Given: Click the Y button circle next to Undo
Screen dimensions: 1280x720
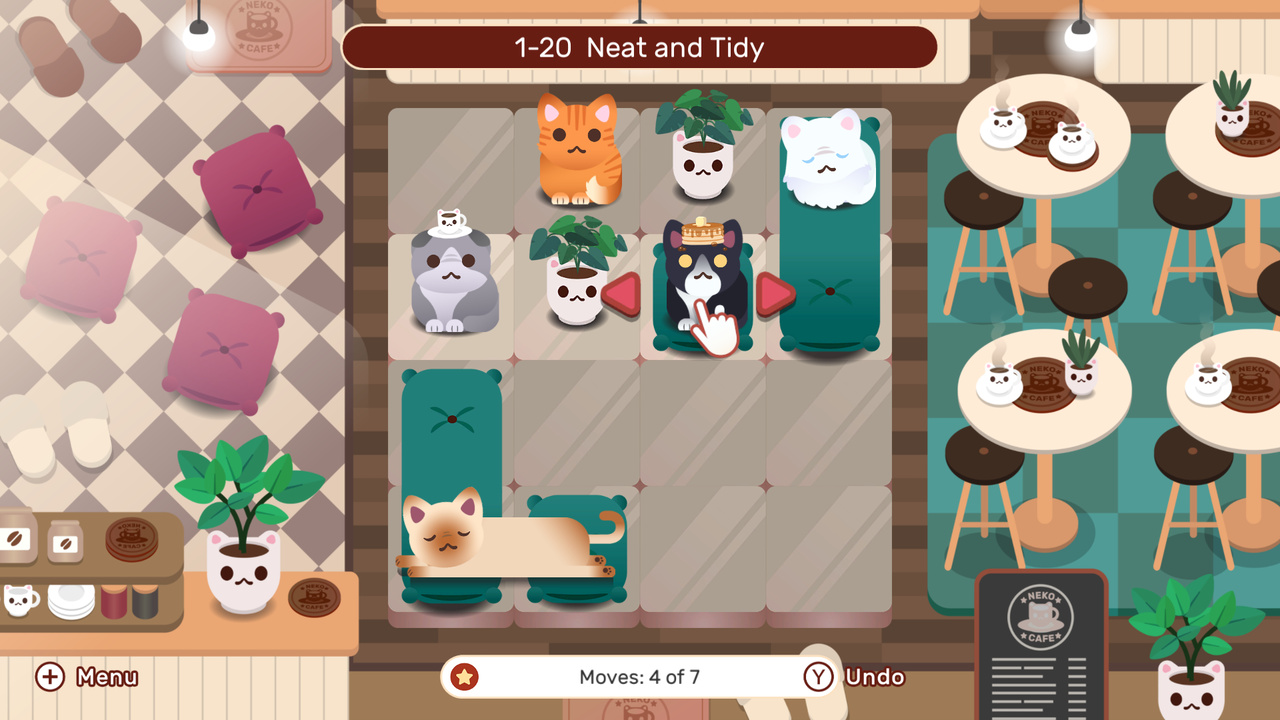Looking at the screenshot, I should click(818, 677).
